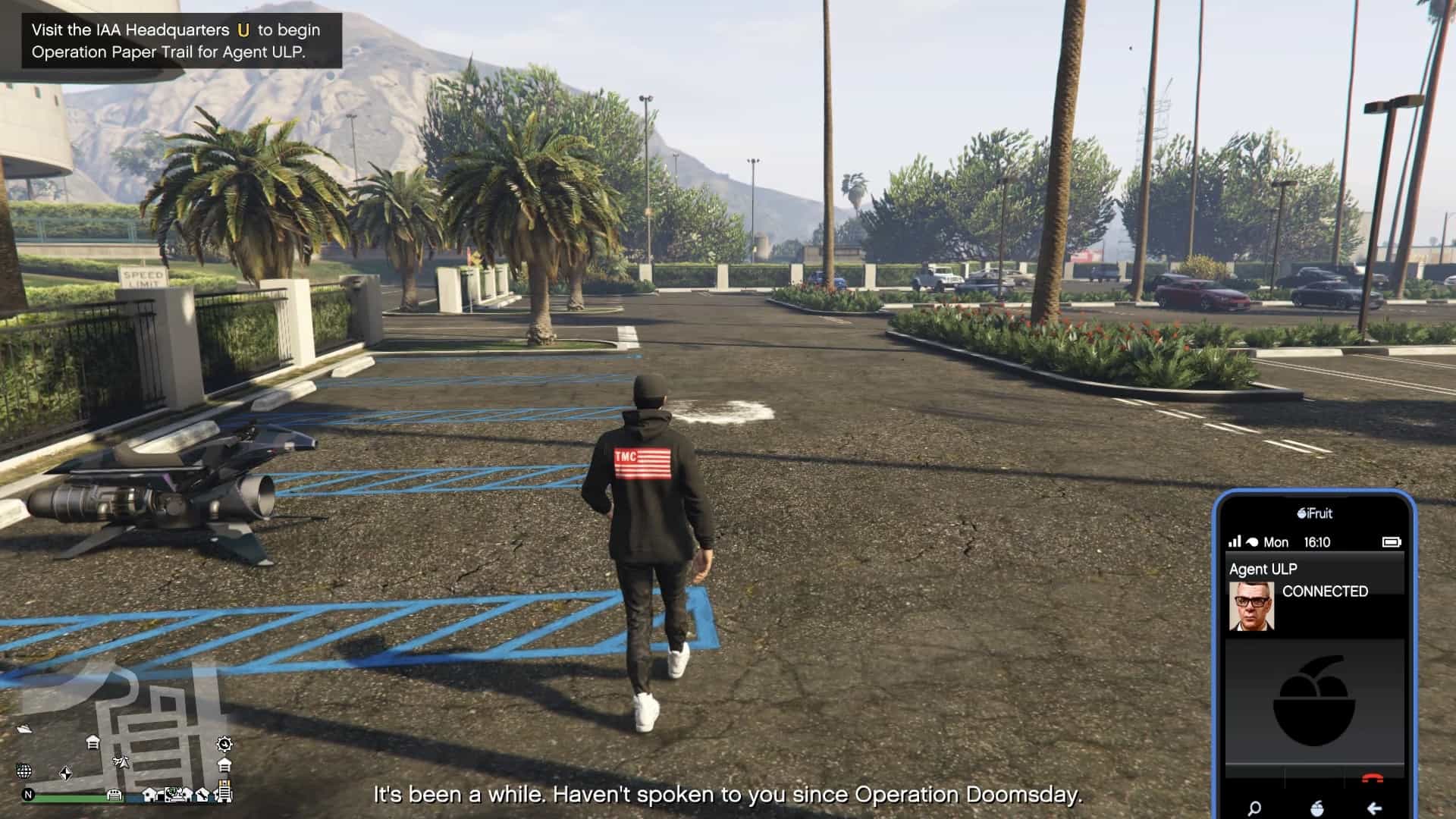Hang up the call with the red phone icon

[1372, 779]
